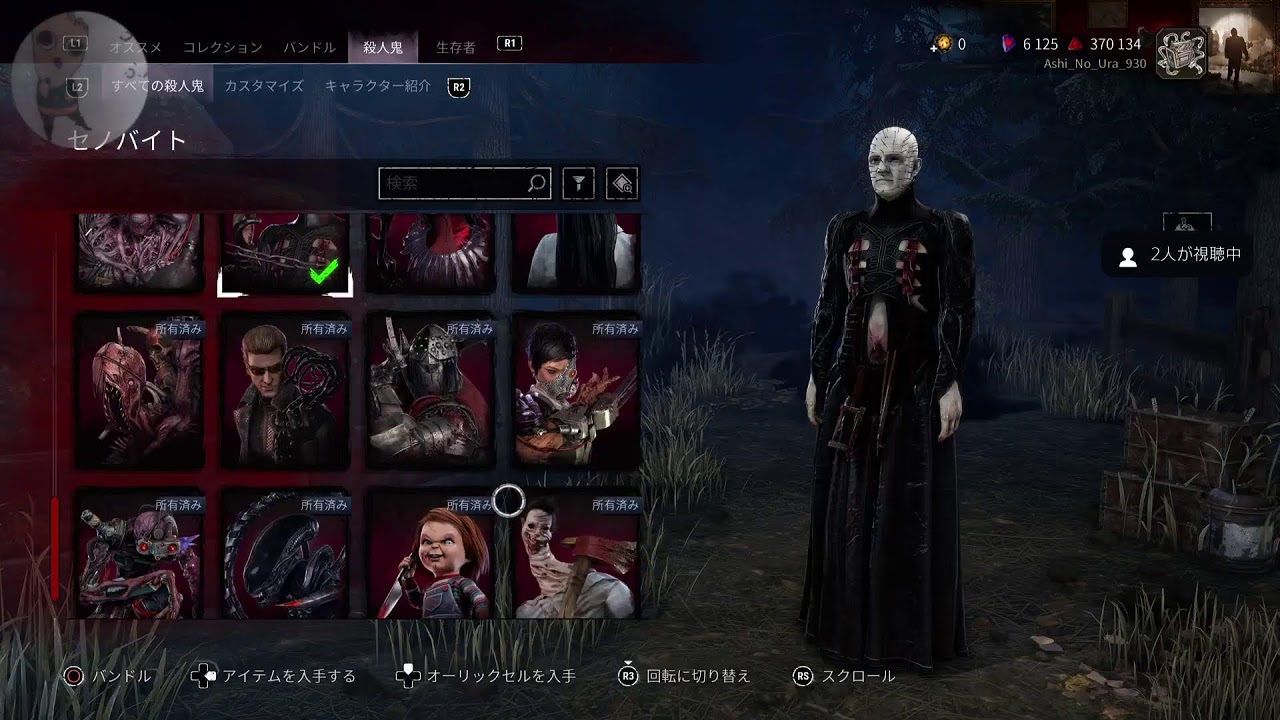The height and width of the screenshot is (720, 1280).
Task: Select the Singularity robot killer tile
Action: pos(140,553)
